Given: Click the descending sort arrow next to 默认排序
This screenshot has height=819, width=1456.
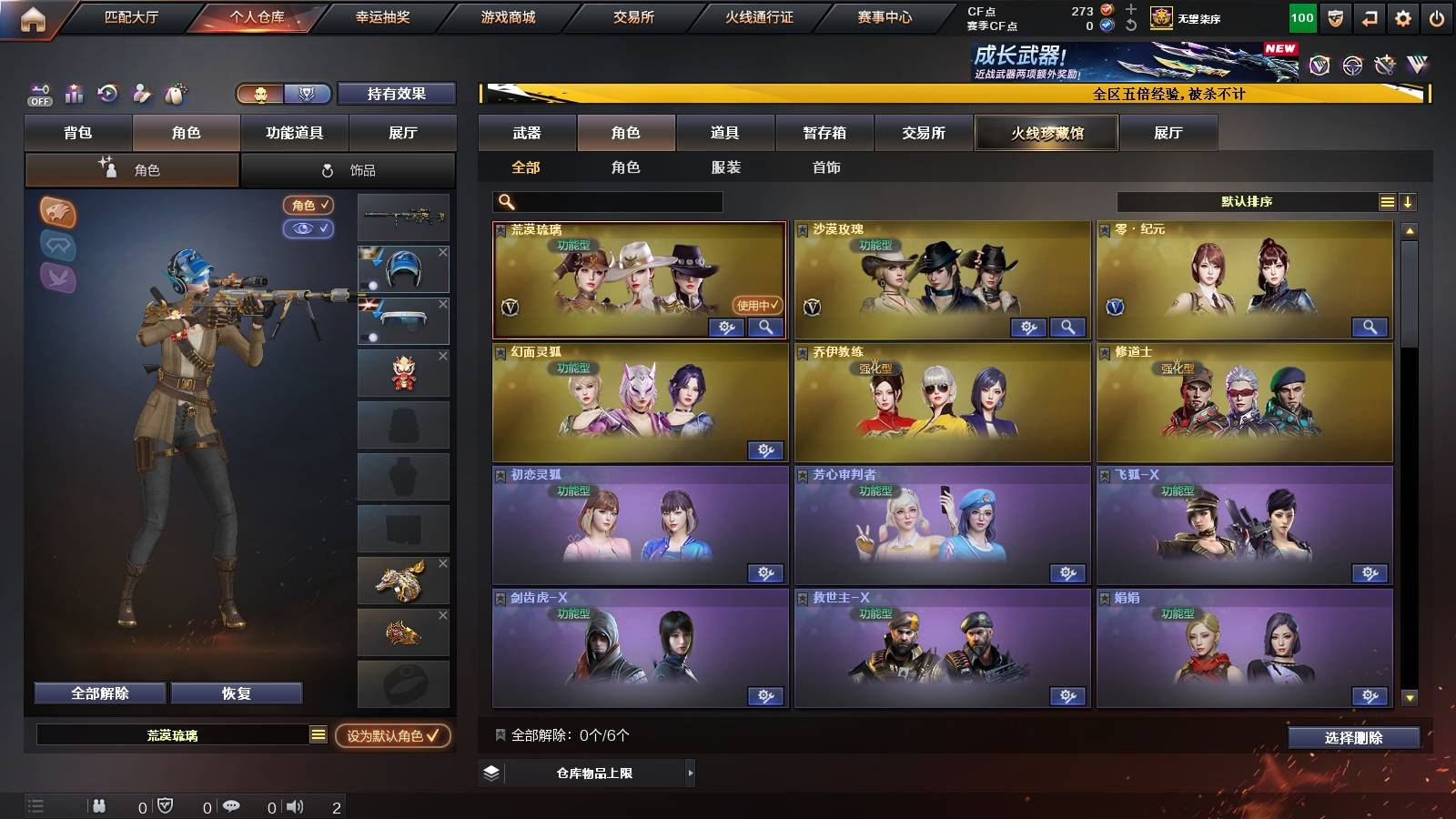Looking at the screenshot, I should 1410,201.
